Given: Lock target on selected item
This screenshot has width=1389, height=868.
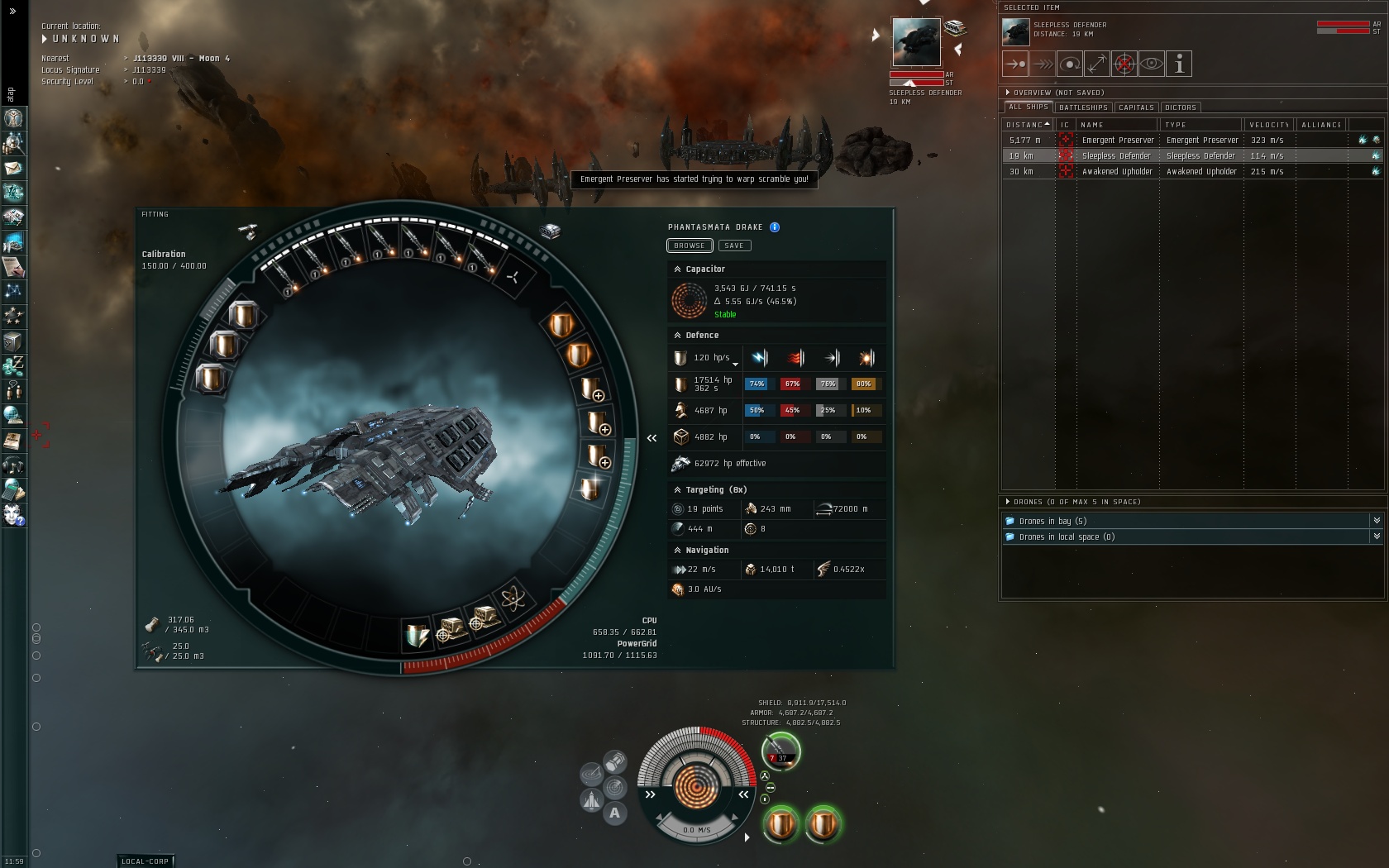Looking at the screenshot, I should [x=1124, y=64].
